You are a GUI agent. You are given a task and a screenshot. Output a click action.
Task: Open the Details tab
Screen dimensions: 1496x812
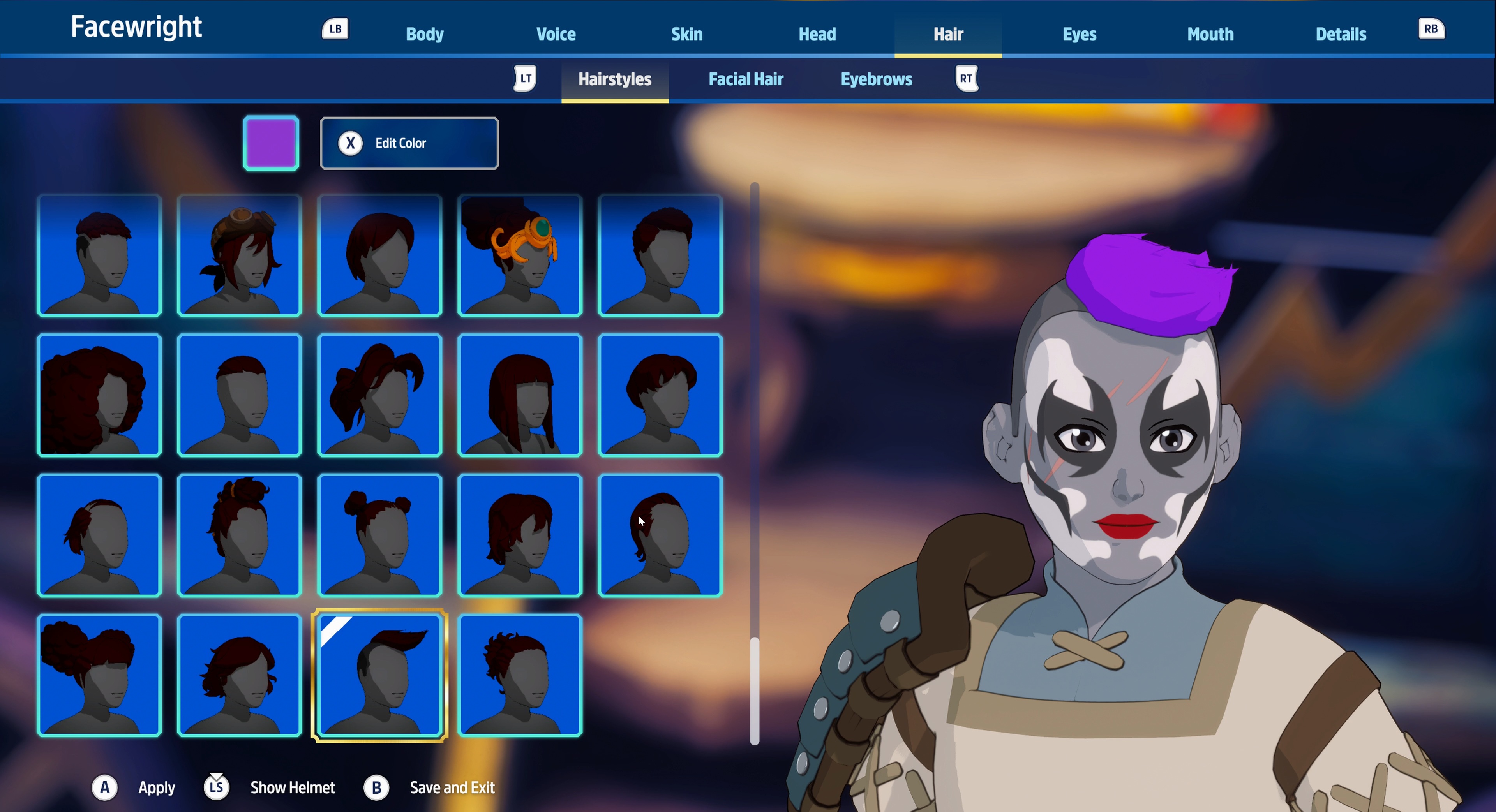[x=1340, y=33]
